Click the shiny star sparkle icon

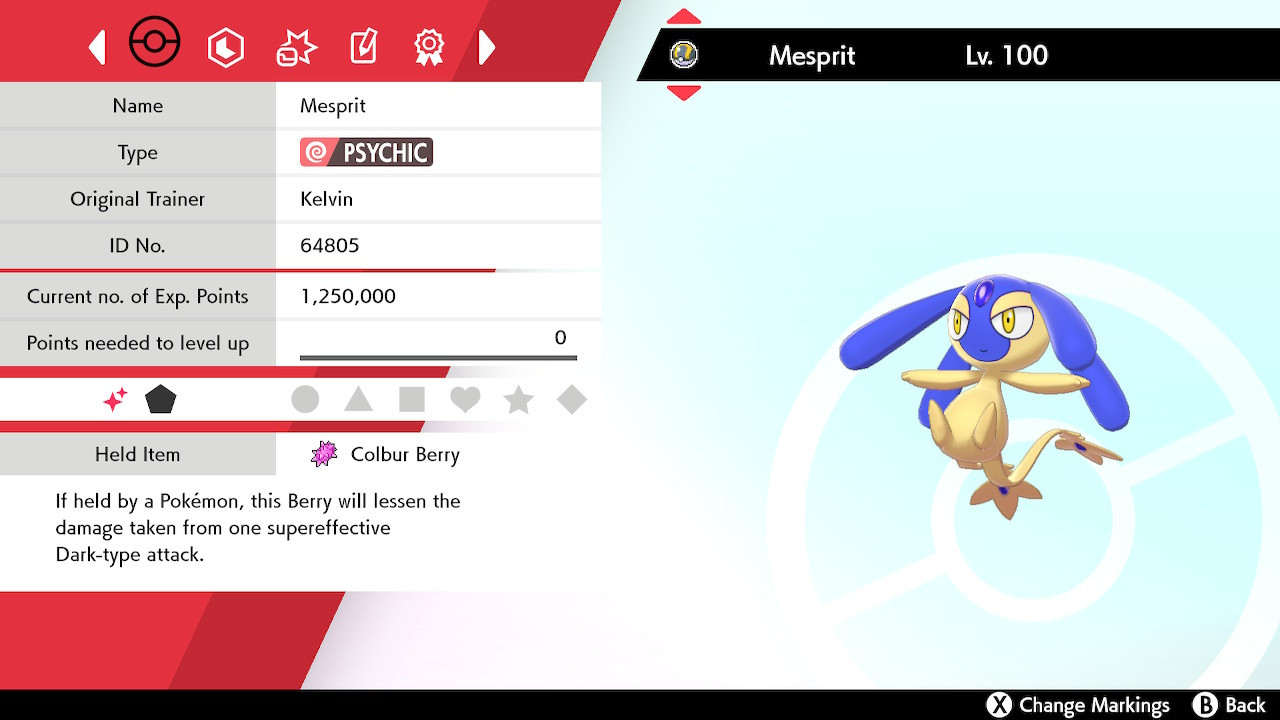click(115, 399)
